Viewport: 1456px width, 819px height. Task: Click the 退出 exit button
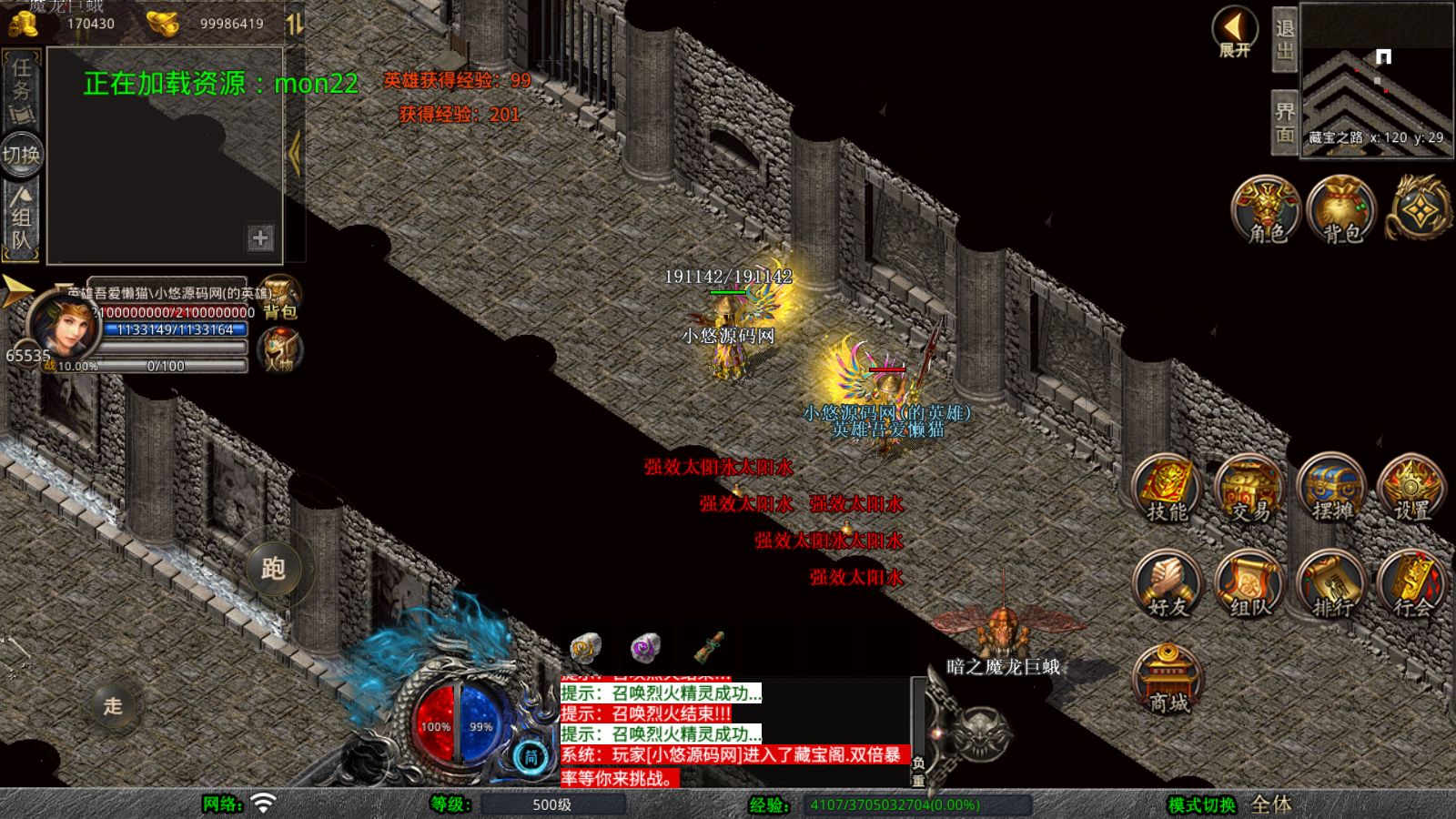pos(1284,40)
